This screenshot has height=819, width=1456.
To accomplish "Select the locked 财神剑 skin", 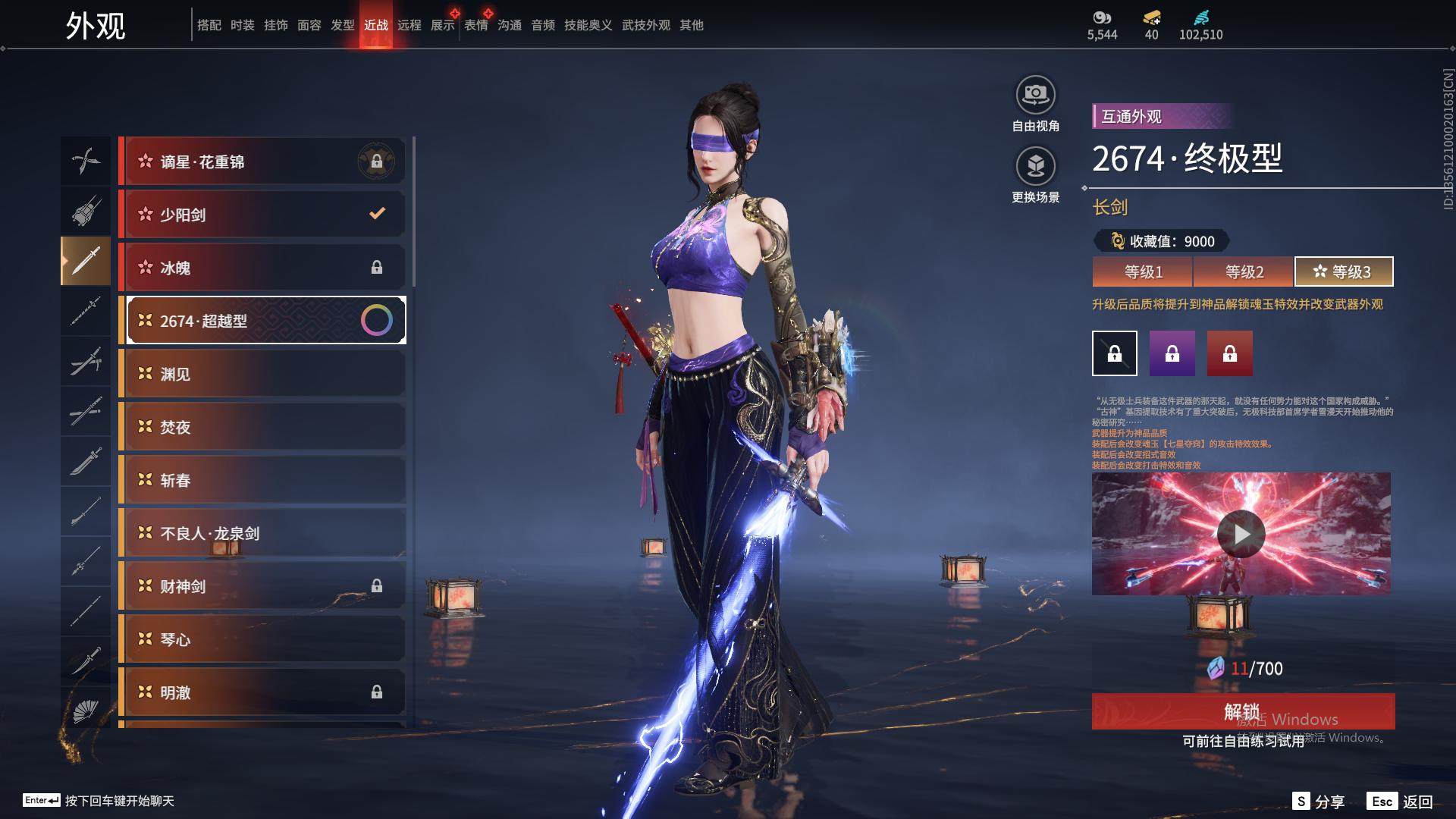I will click(262, 586).
